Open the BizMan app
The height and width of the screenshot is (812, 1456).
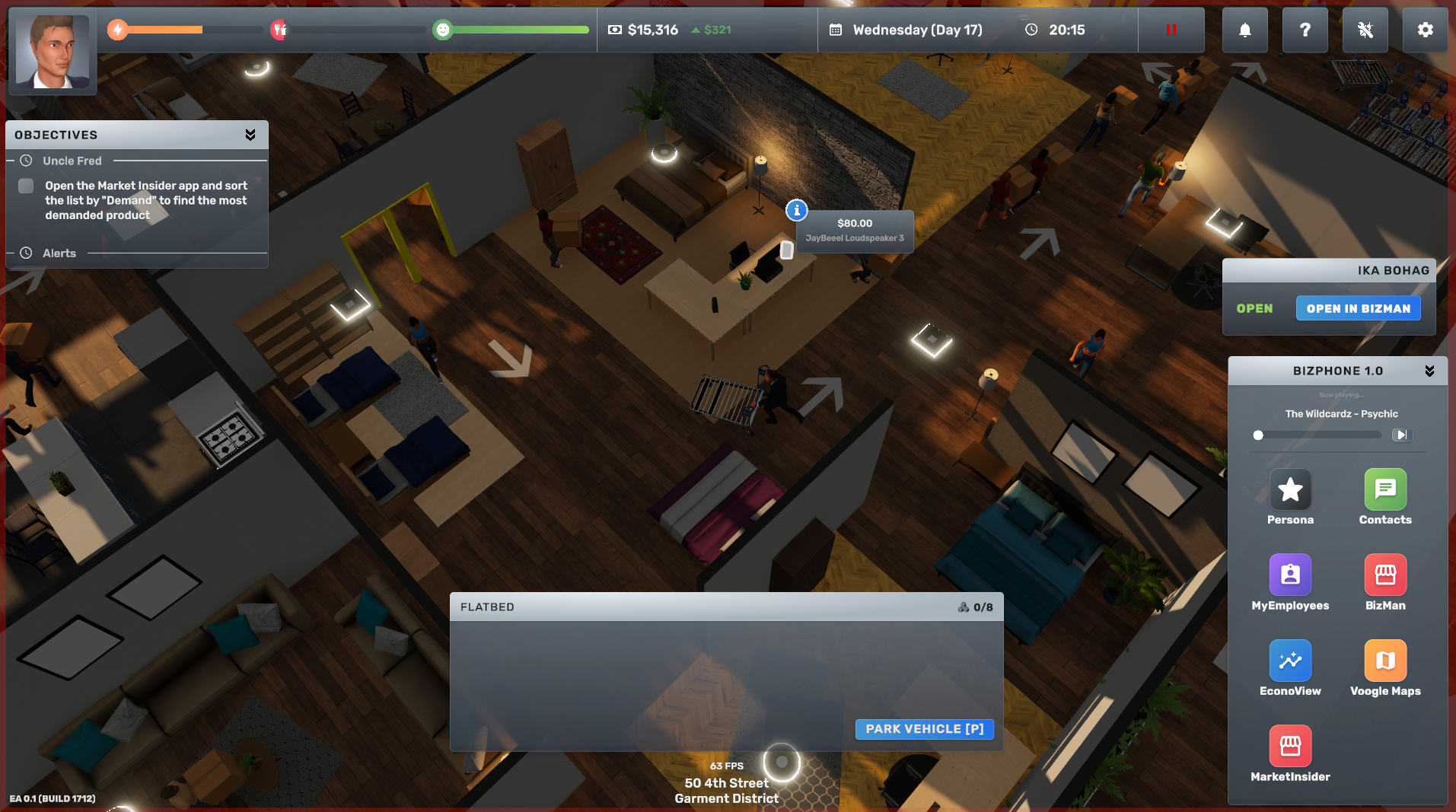pyautogui.click(x=1385, y=575)
